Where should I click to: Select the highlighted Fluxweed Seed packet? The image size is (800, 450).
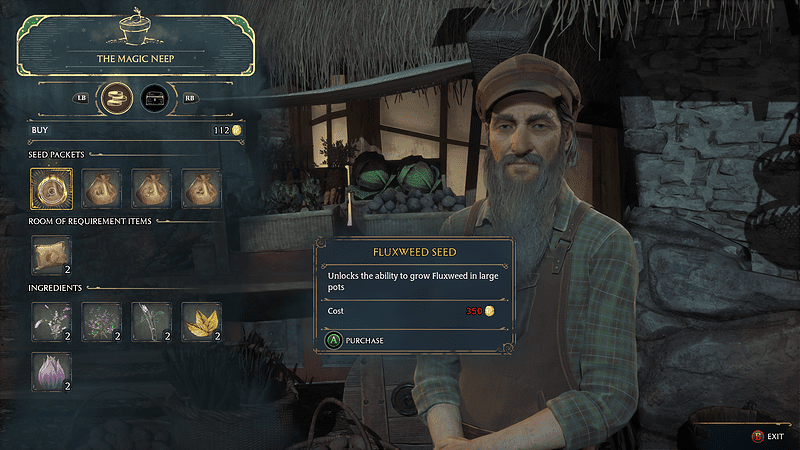pos(51,188)
